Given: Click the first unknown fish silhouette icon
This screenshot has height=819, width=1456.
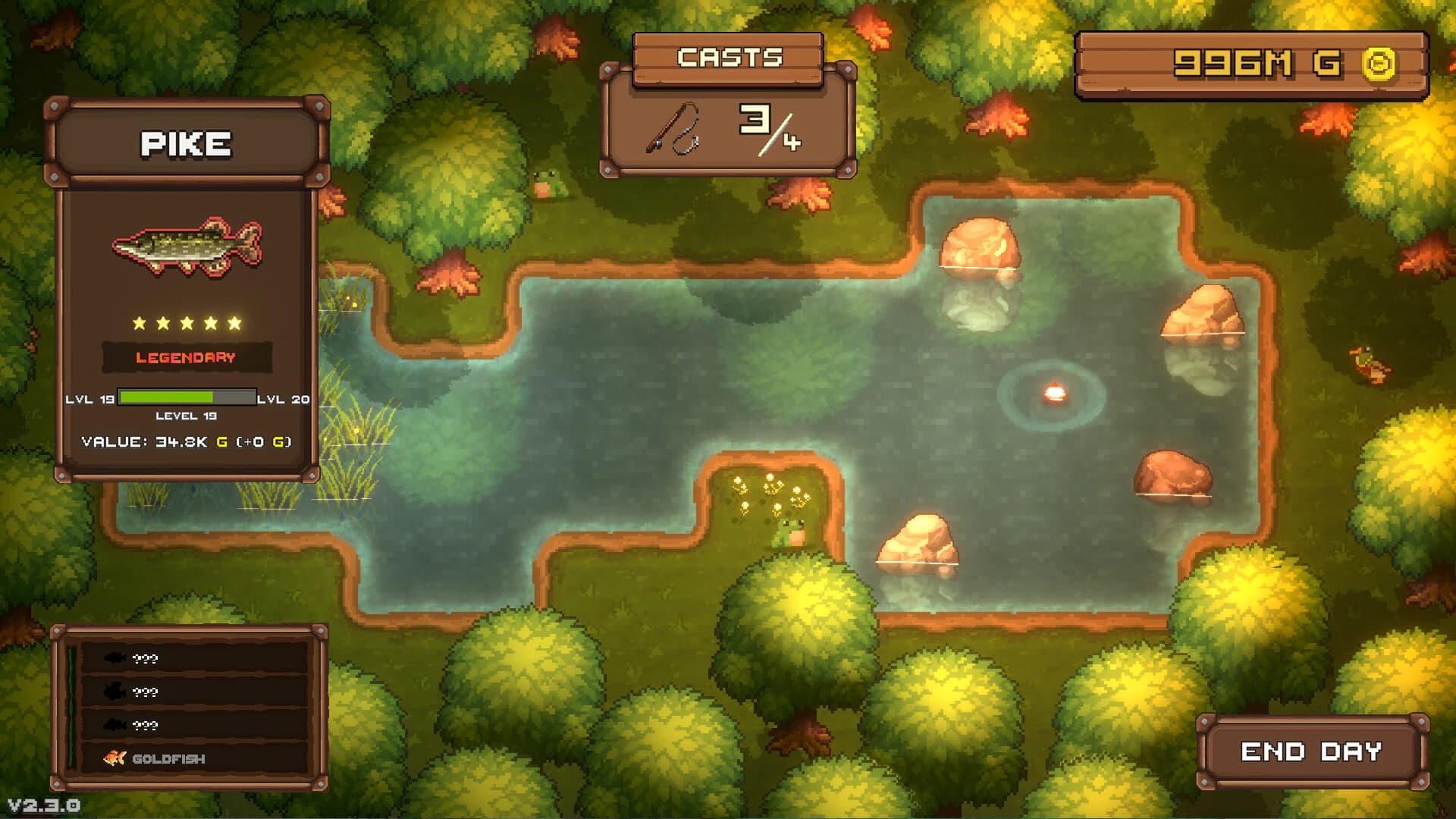Looking at the screenshot, I should (x=115, y=659).
